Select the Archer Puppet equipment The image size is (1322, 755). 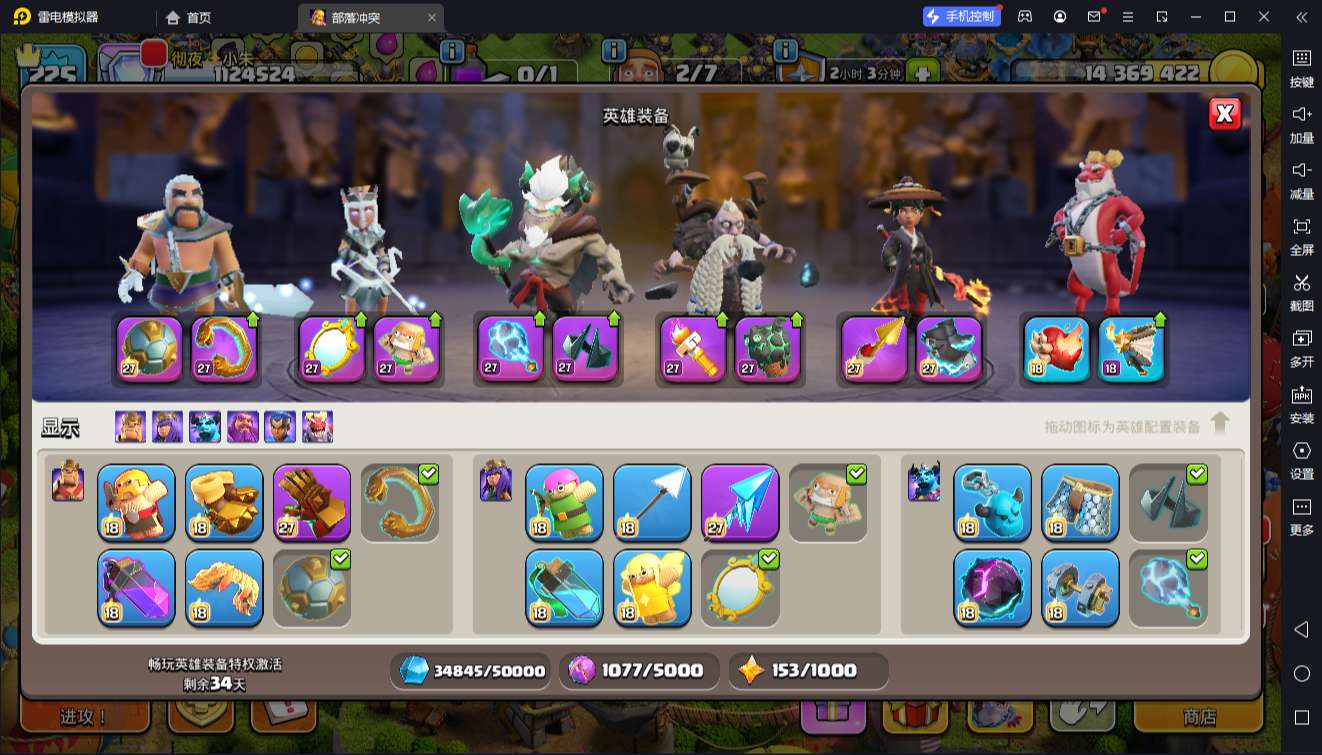[x=564, y=502]
